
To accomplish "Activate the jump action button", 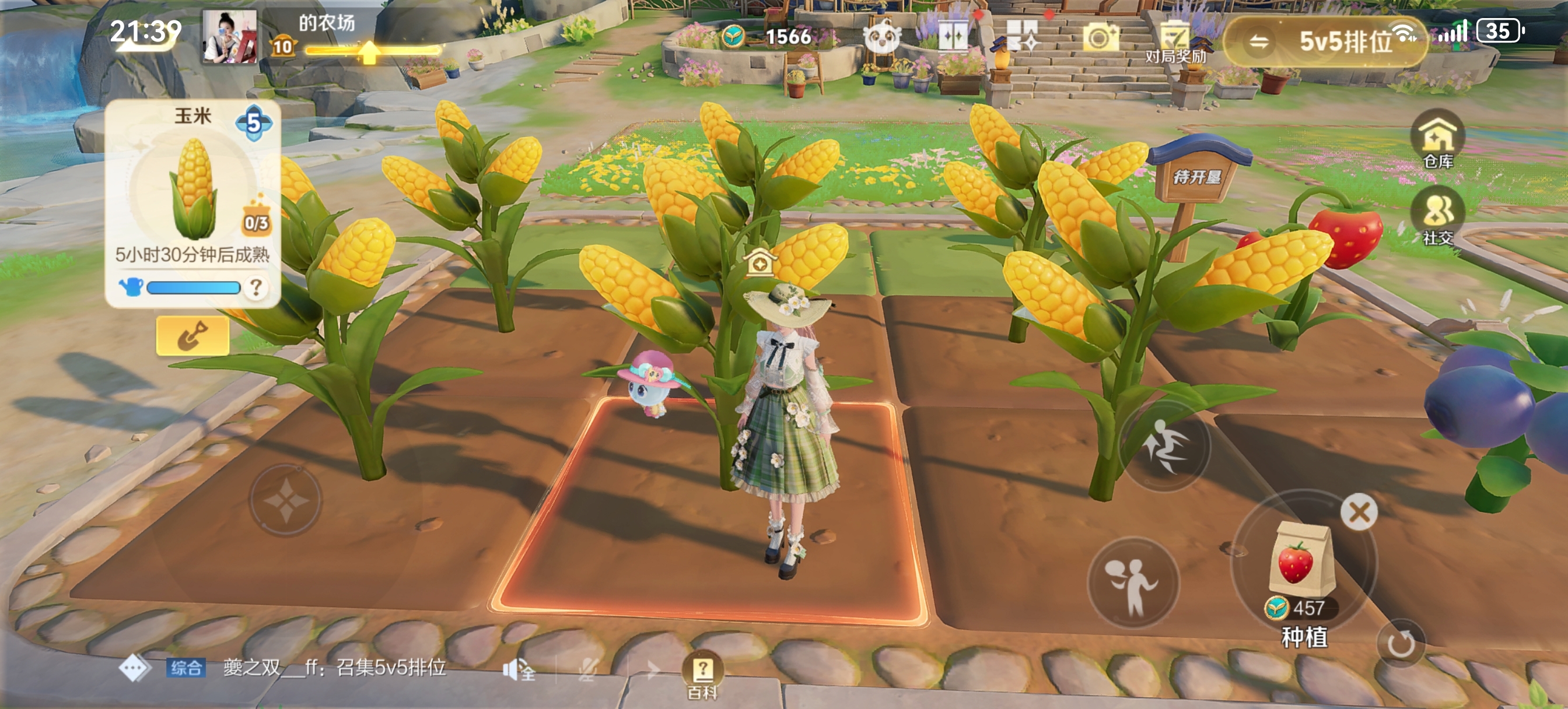I will [1165, 446].
